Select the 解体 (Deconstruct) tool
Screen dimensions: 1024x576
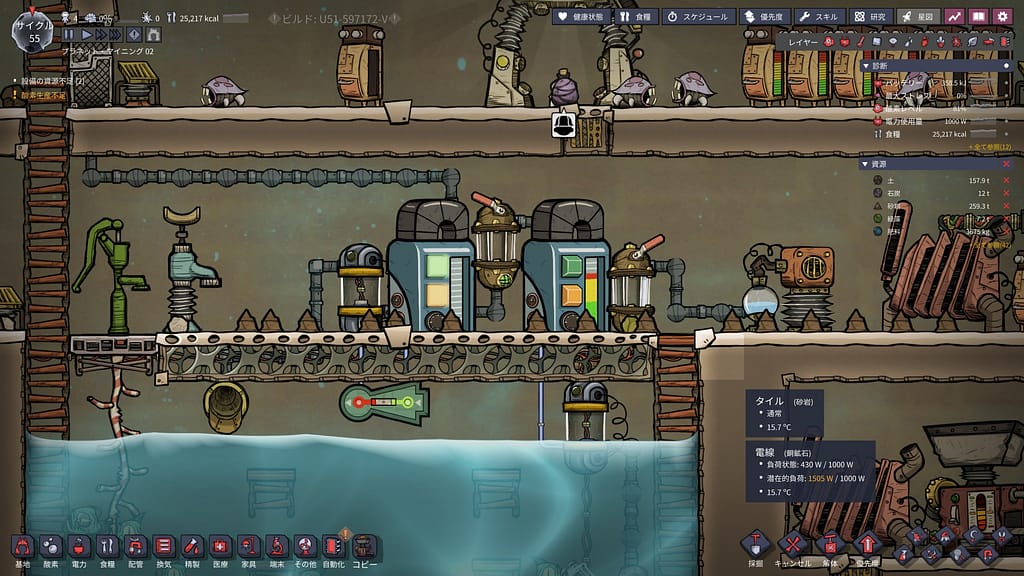(x=829, y=547)
